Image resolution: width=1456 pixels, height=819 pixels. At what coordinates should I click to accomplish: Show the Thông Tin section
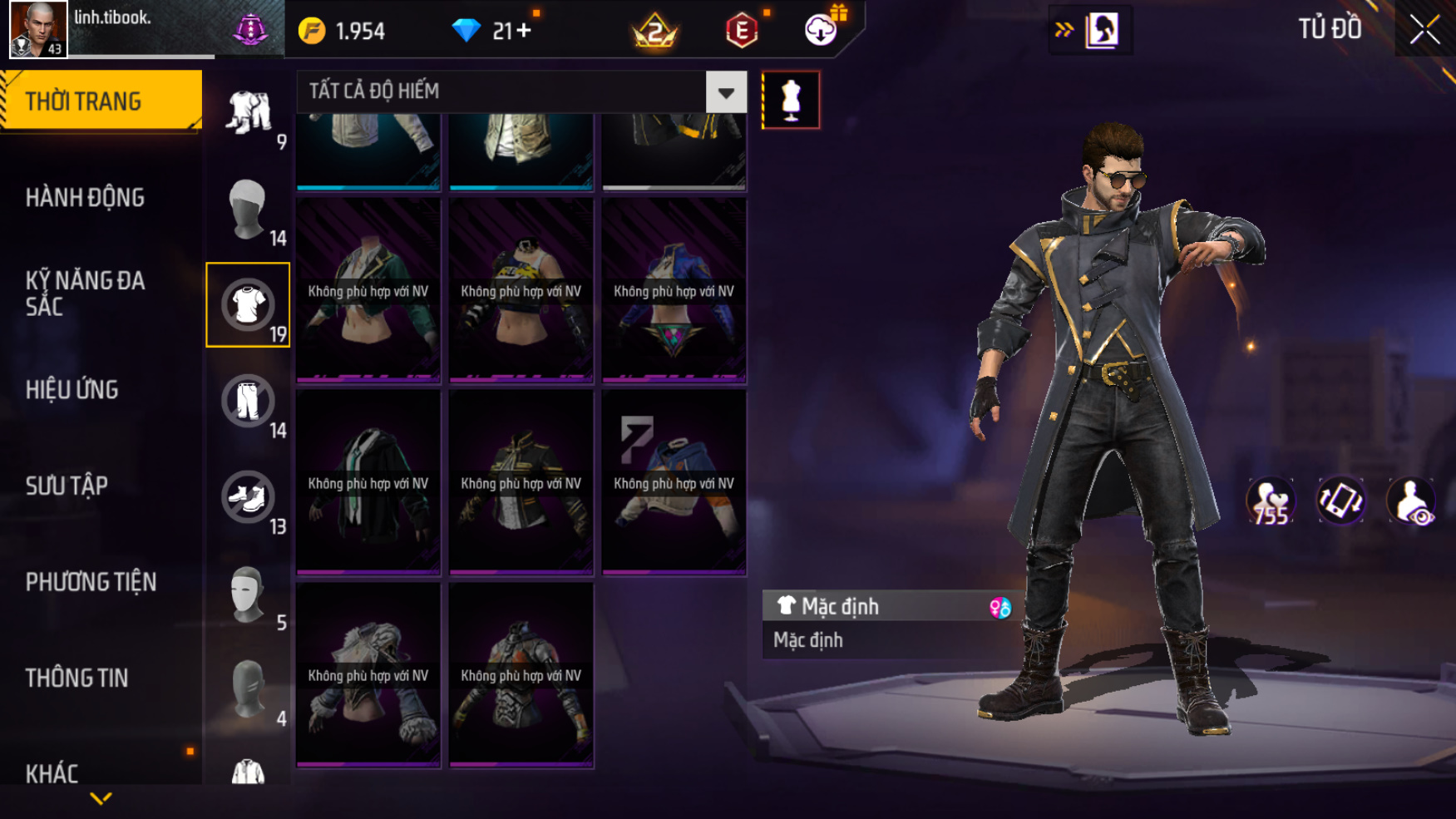(x=77, y=678)
